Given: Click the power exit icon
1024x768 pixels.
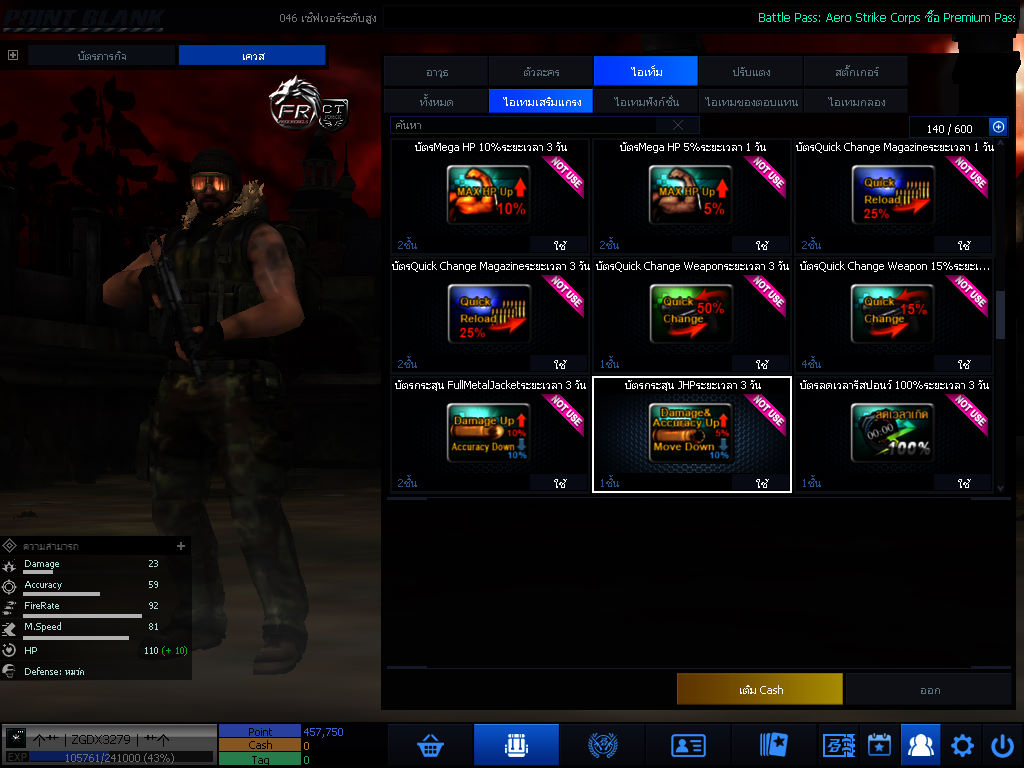Looking at the screenshot, I should [x=1002, y=745].
